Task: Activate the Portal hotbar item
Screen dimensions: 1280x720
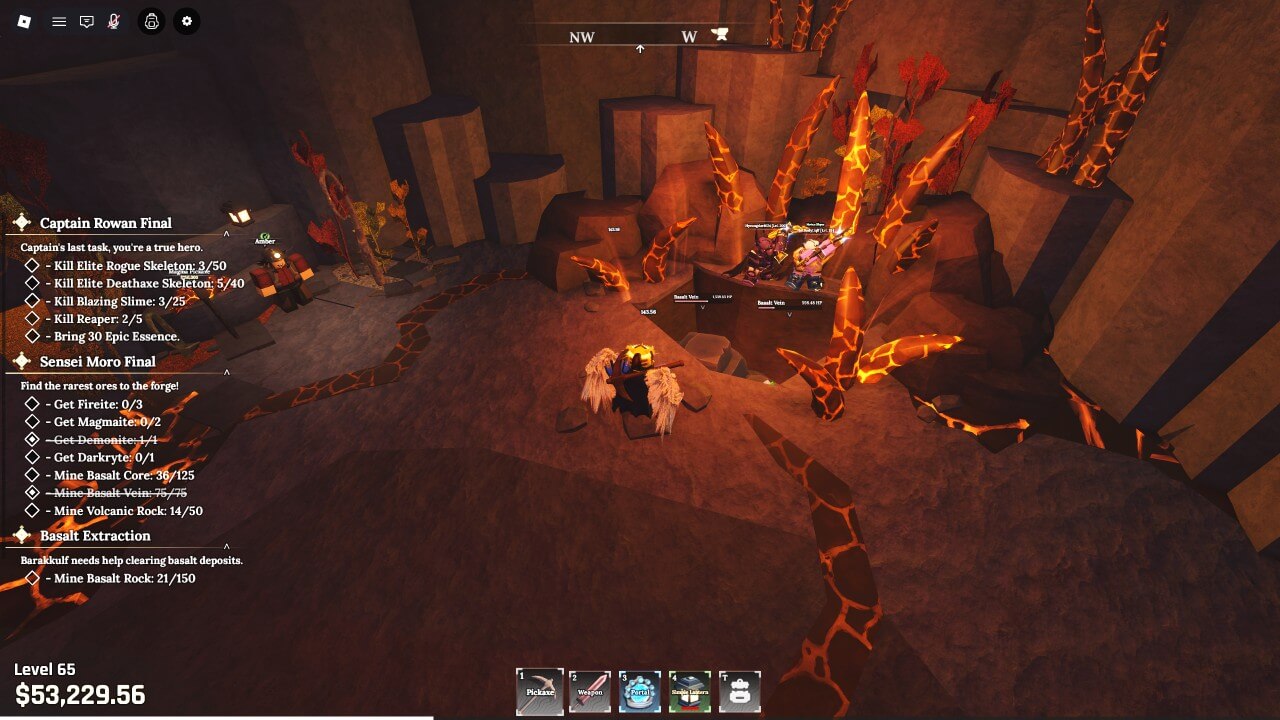Action: 640,692
